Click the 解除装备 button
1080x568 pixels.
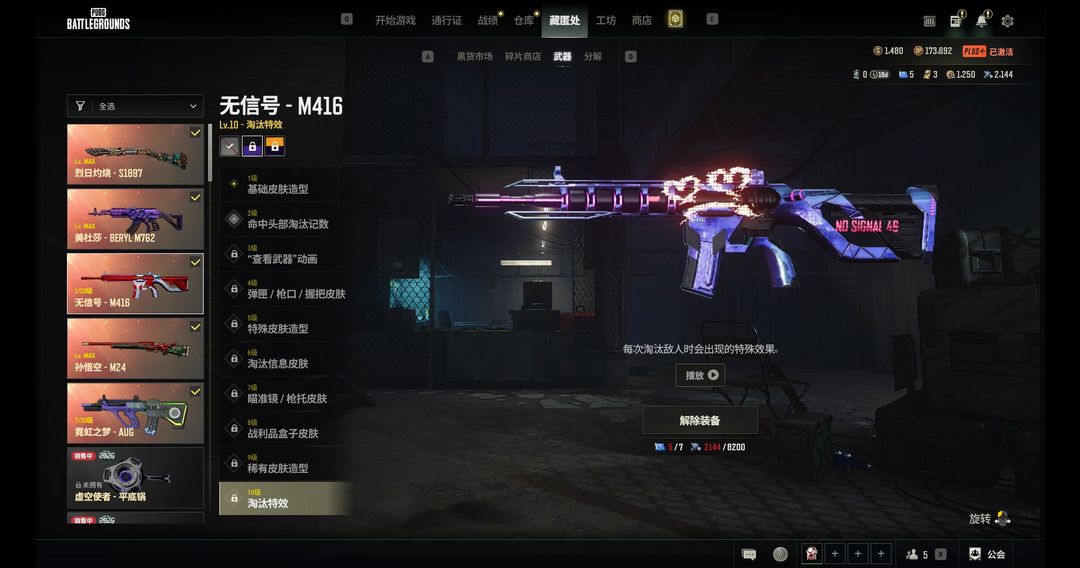[x=700, y=420]
